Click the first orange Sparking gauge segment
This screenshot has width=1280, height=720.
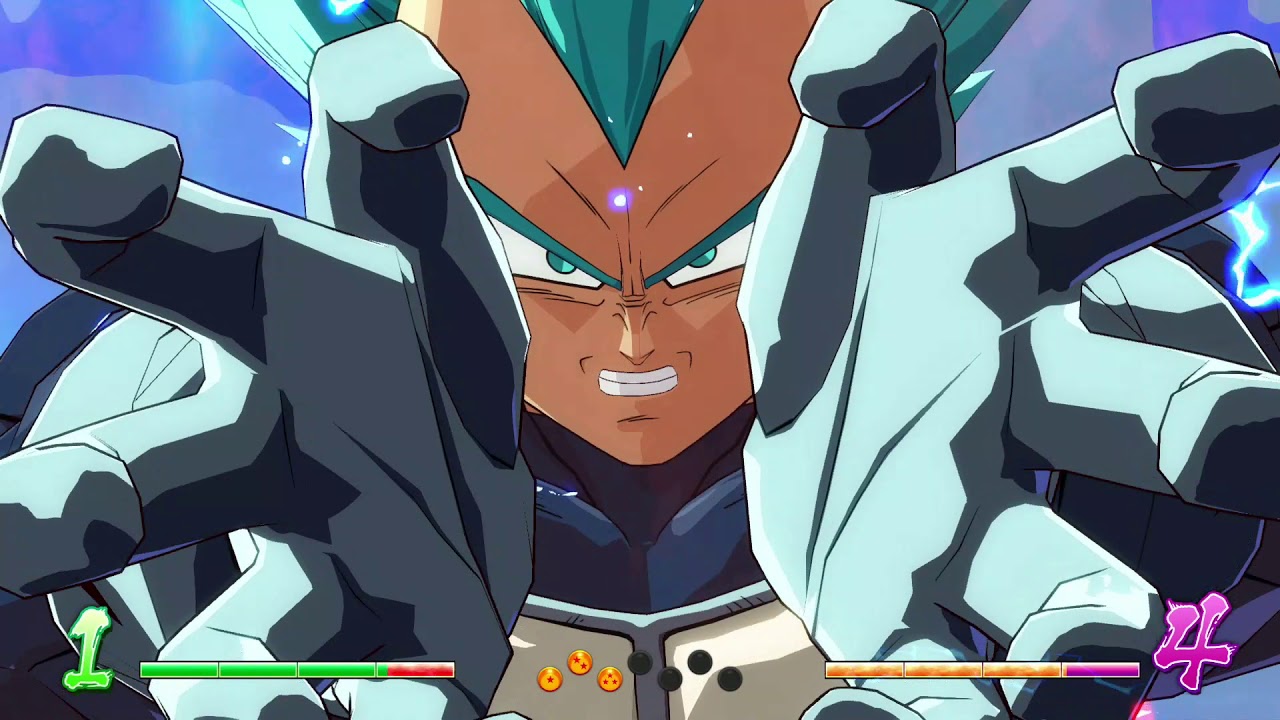pos(864,668)
